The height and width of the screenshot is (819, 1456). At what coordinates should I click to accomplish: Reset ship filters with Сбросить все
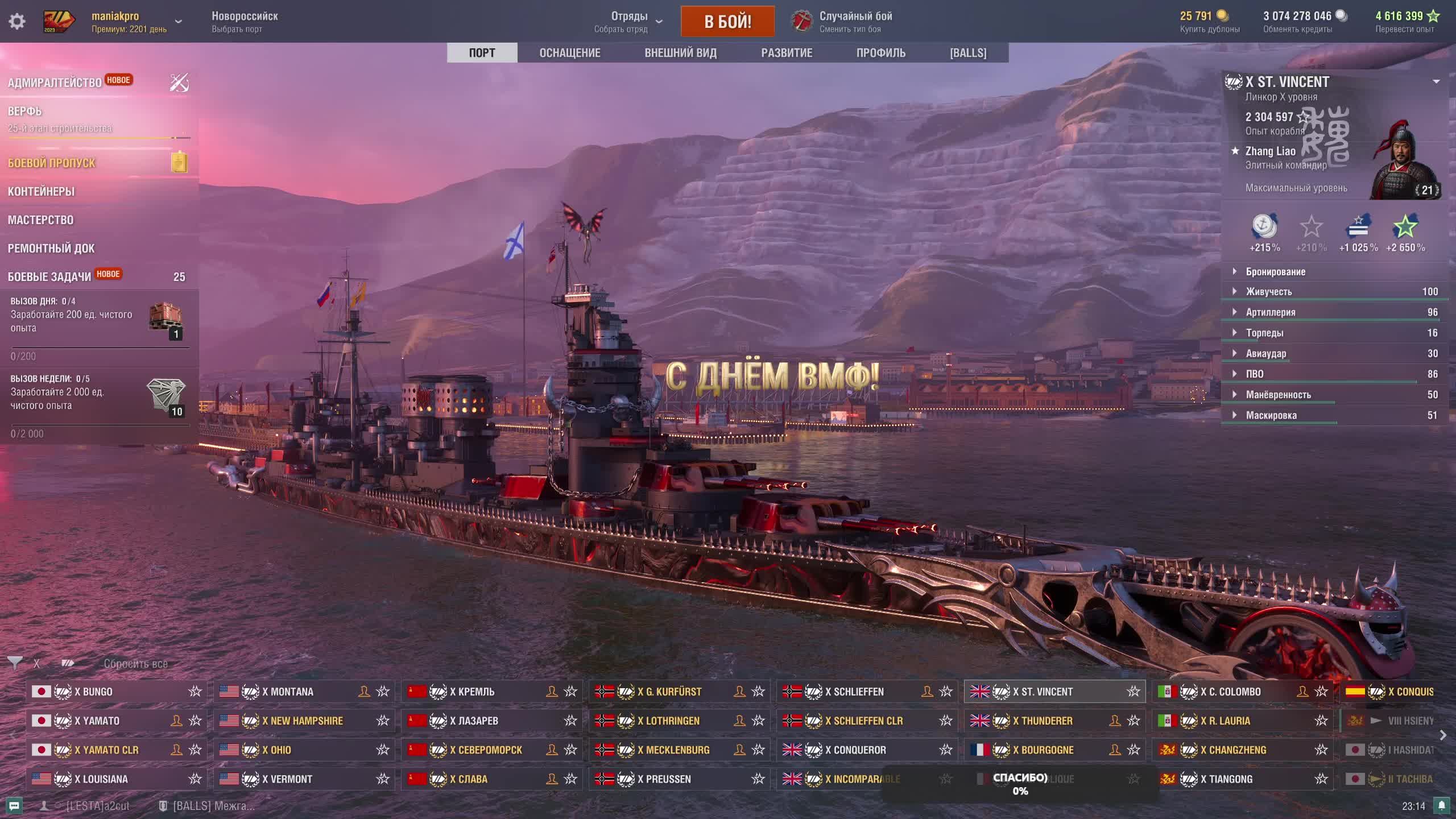135,664
